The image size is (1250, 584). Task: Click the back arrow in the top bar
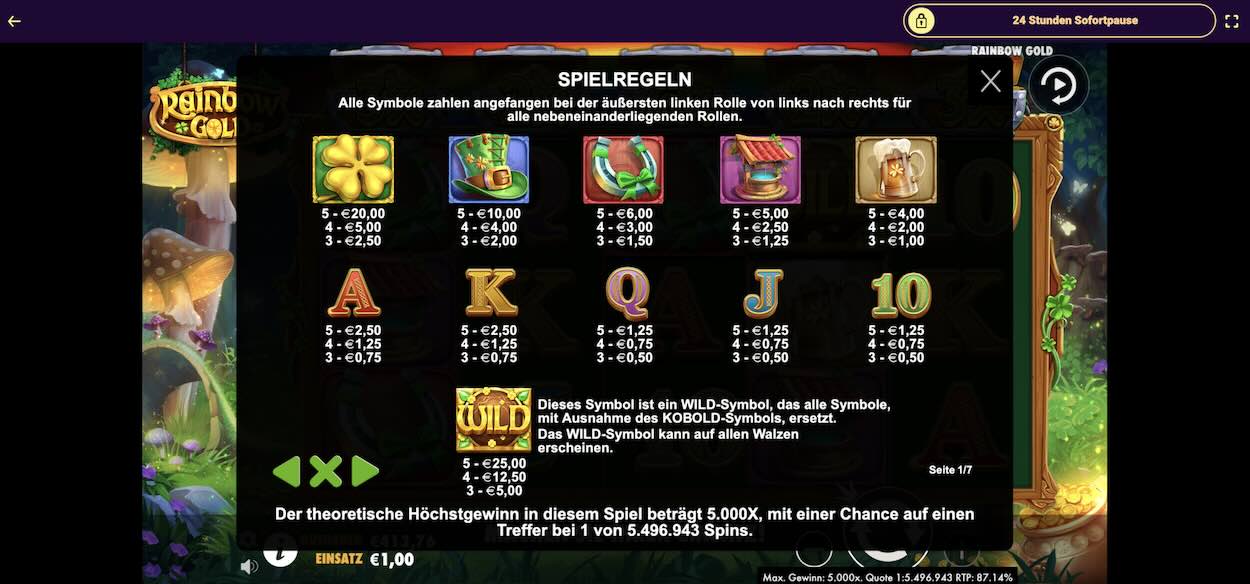coord(14,21)
